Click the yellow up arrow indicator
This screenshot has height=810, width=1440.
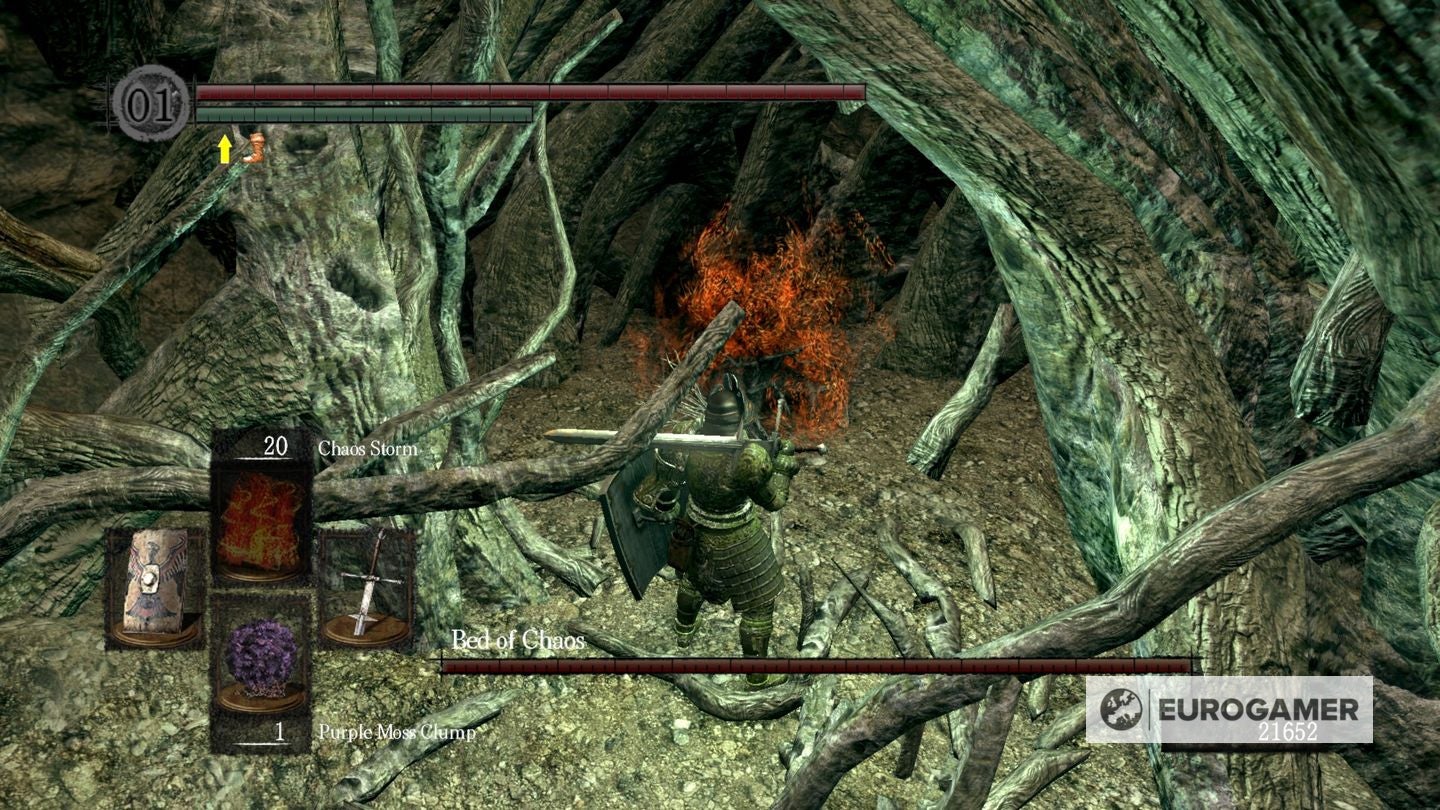(x=226, y=150)
